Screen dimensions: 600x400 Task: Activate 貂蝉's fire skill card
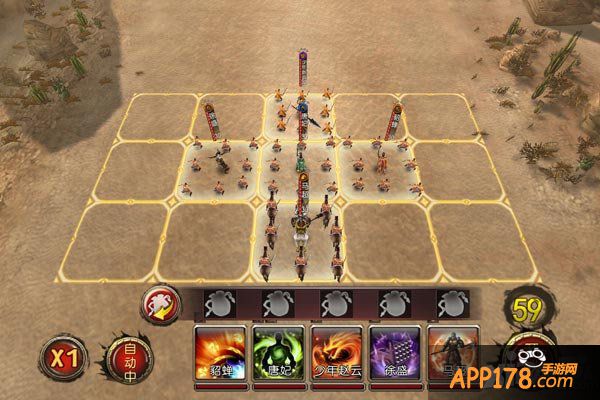click(x=220, y=351)
